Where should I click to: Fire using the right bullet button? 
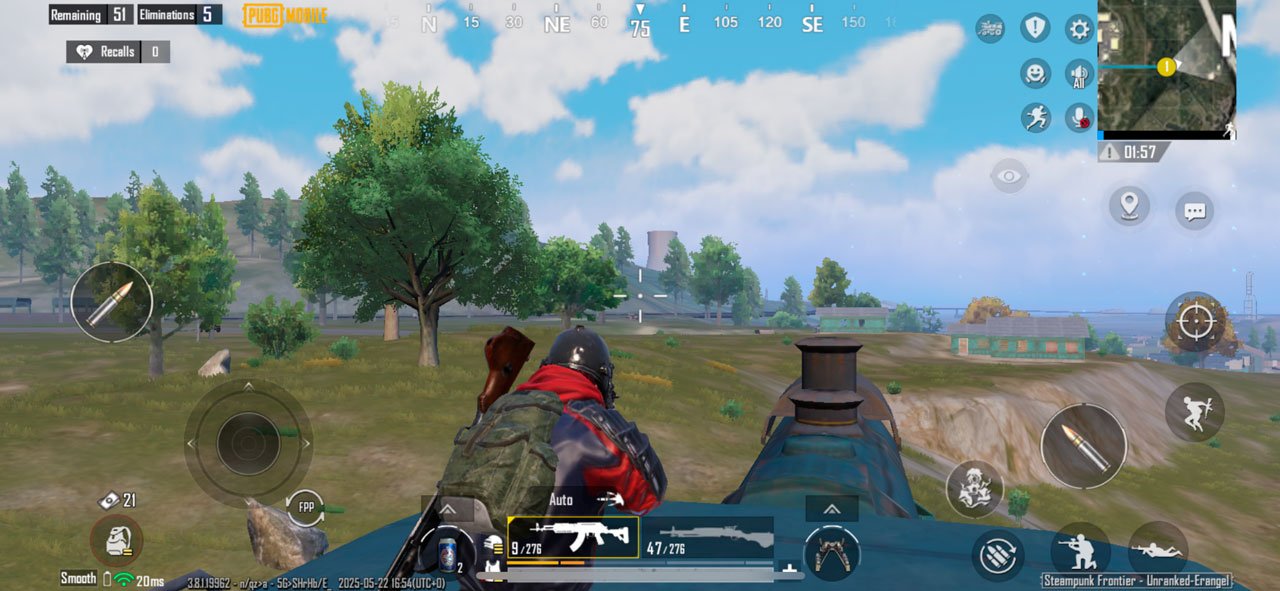(x=1084, y=445)
